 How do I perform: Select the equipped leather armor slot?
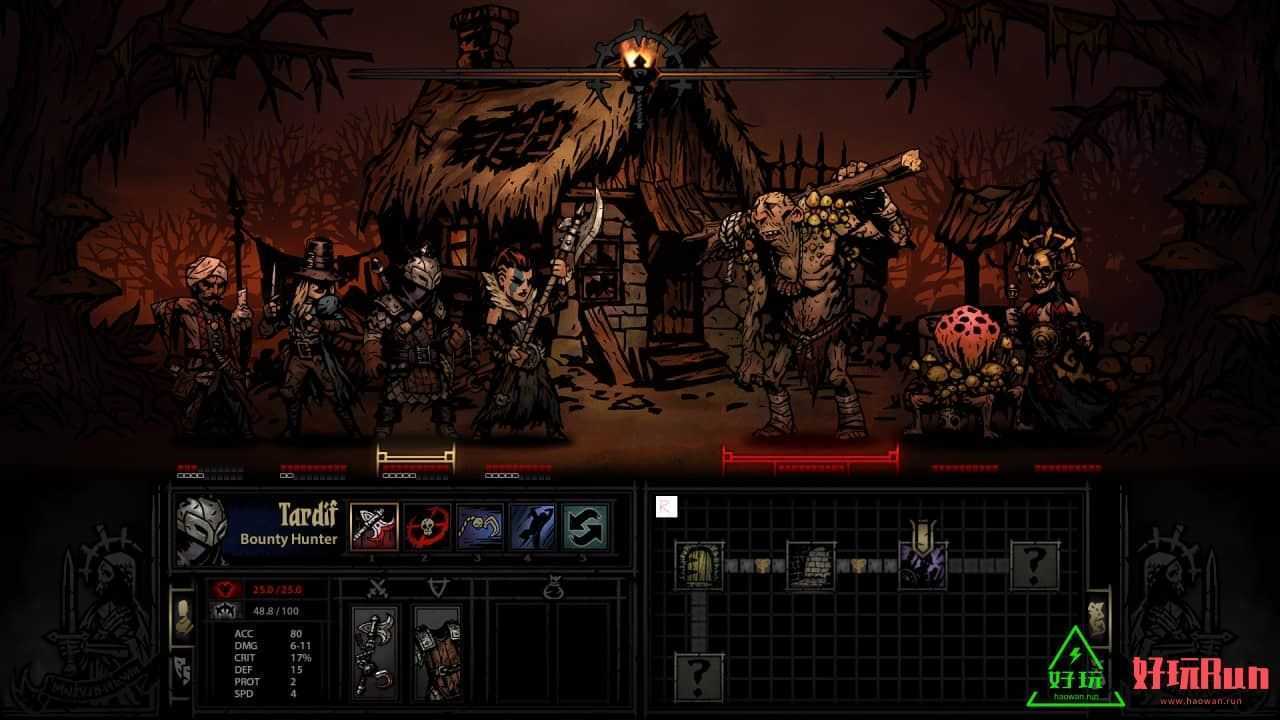[x=436, y=651]
